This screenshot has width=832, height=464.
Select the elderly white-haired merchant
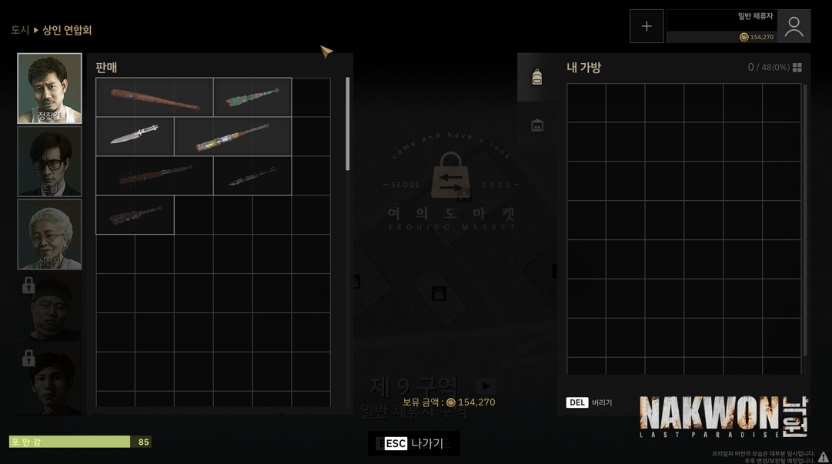(x=50, y=233)
